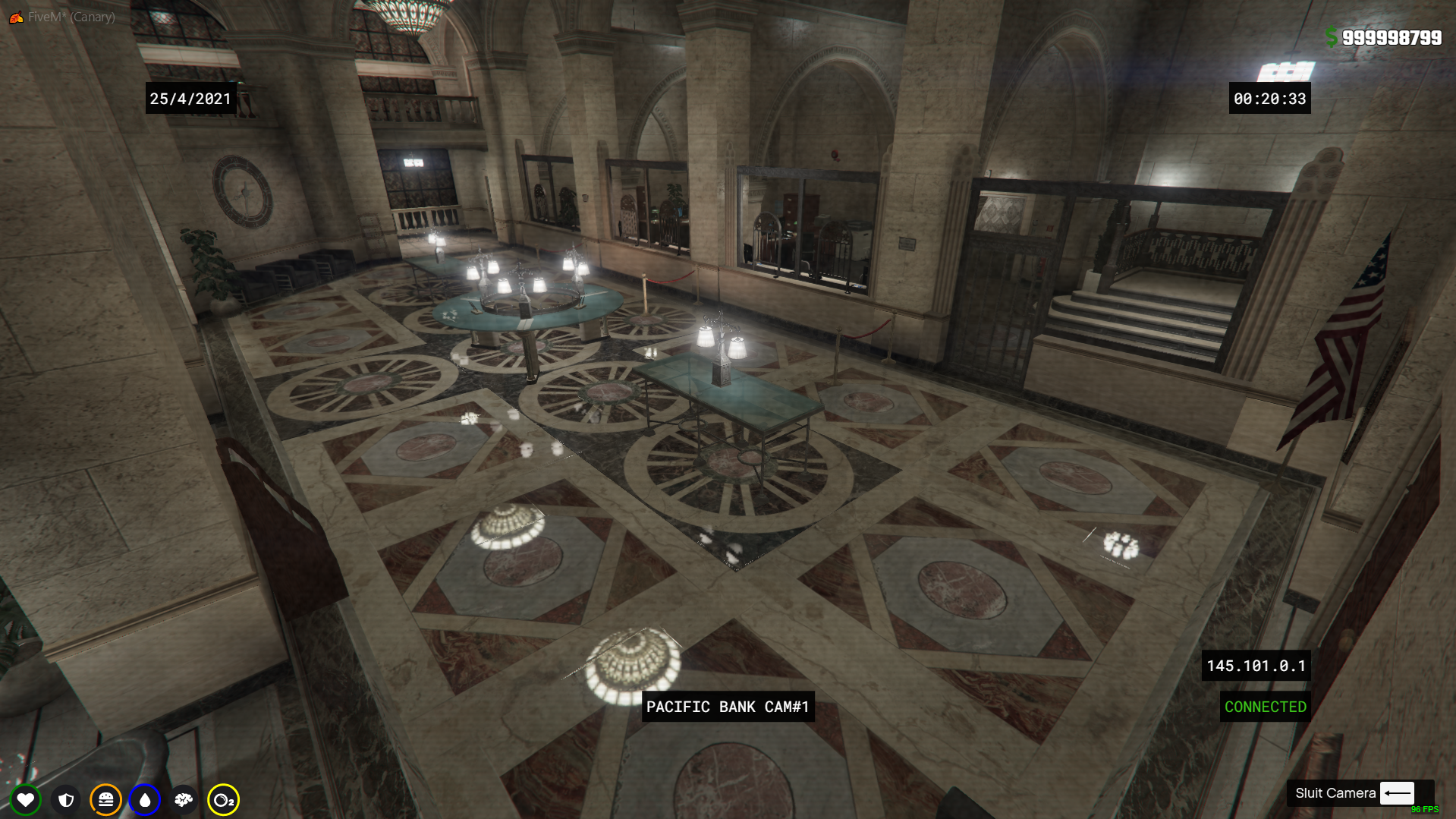This screenshot has height=819, width=1456.
Task: Select the shield armor status icon
Action: [66, 799]
